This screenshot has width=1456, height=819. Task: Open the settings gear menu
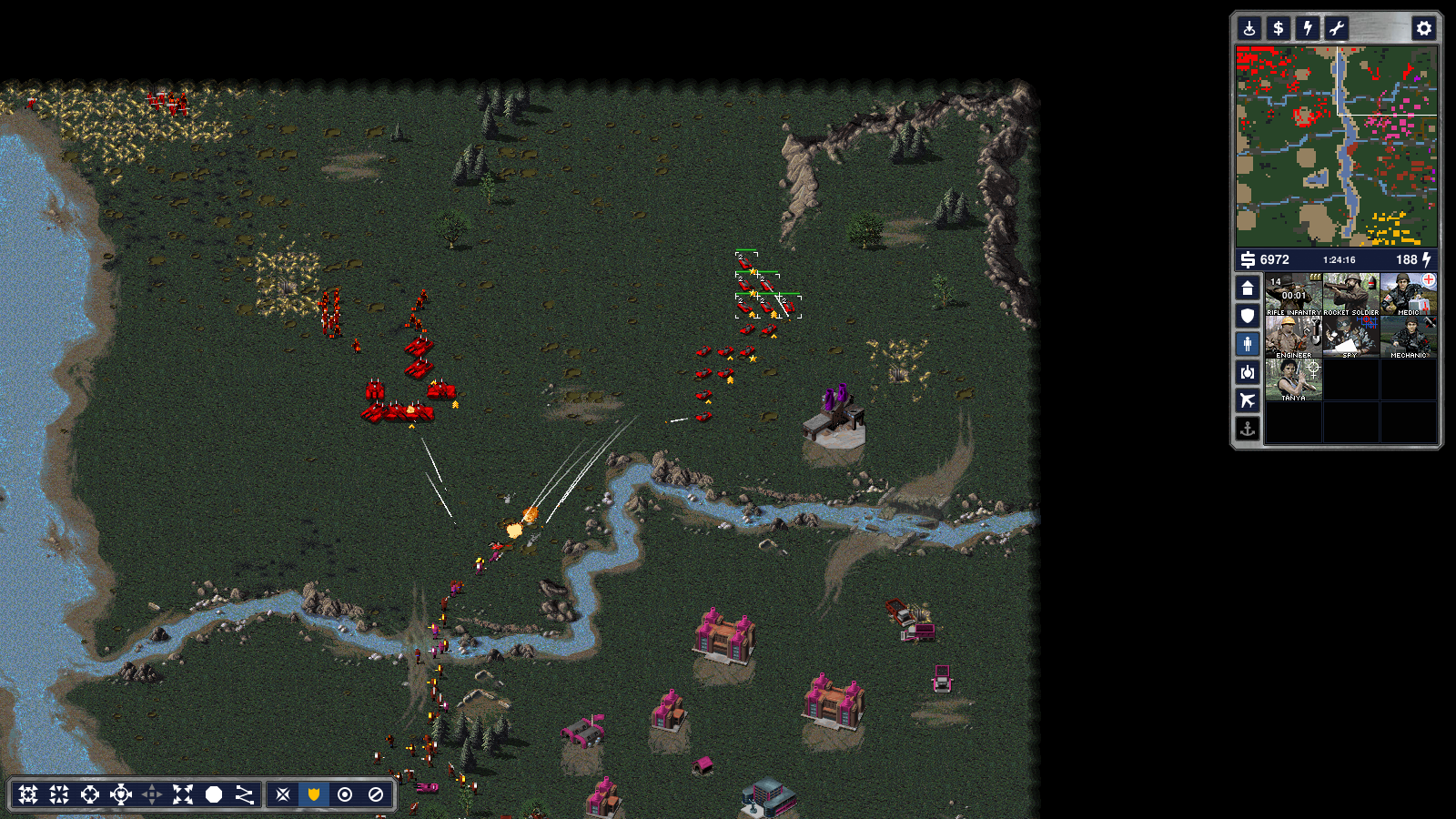pos(1424,28)
